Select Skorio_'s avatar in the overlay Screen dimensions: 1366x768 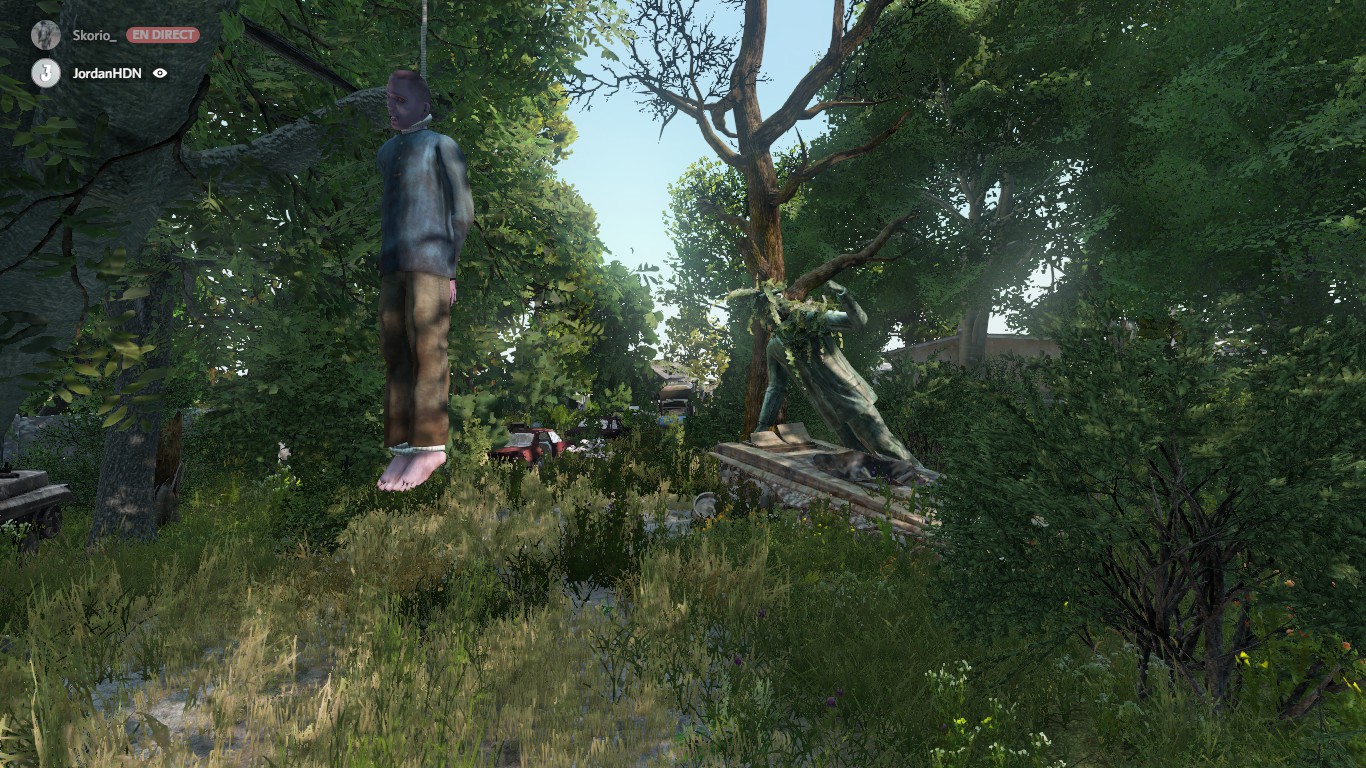click(x=46, y=35)
